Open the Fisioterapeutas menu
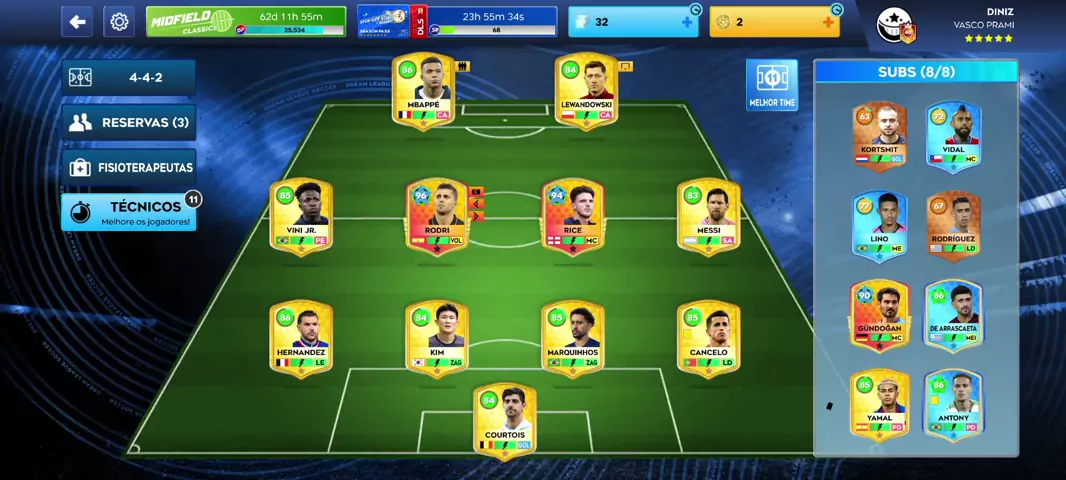Viewport: 1066px width, 480px height. 129,167
